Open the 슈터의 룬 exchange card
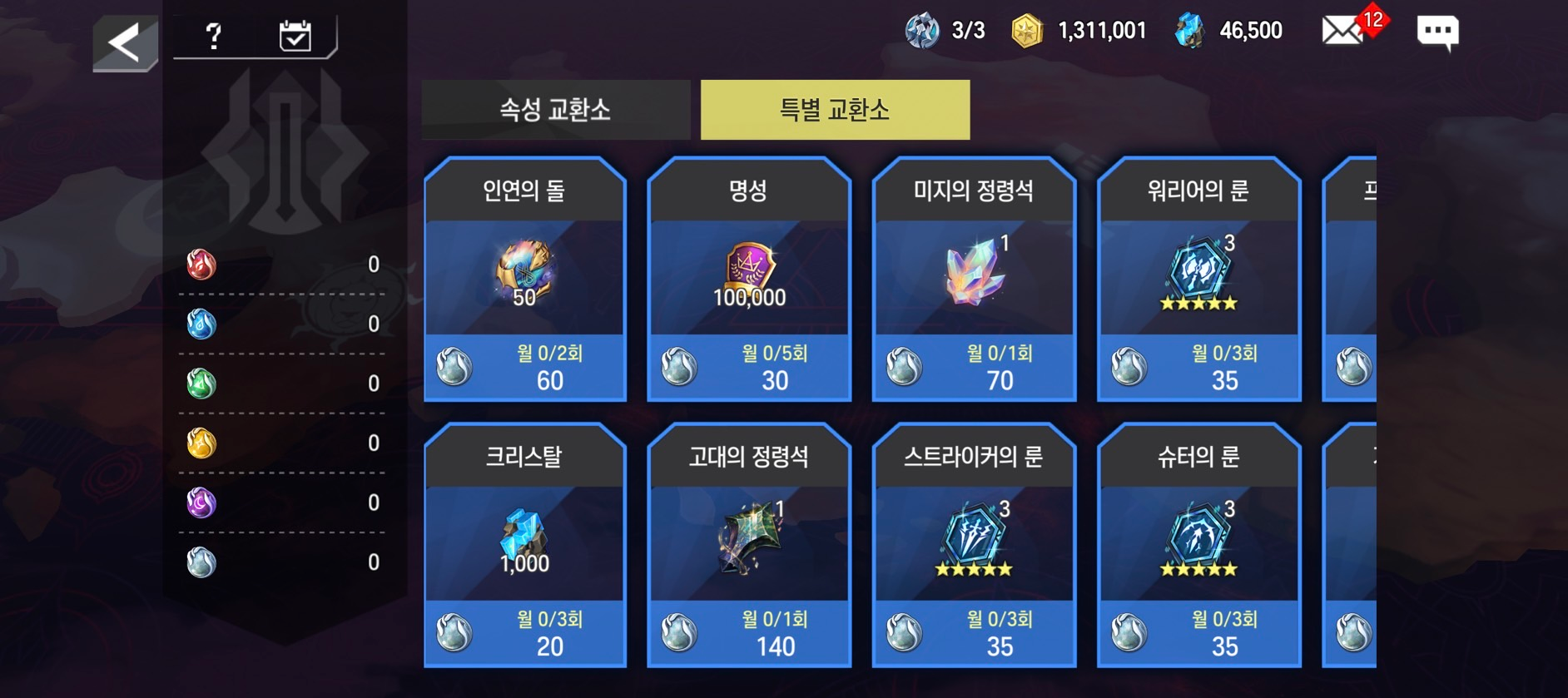The image size is (1568, 698). coord(1198,546)
